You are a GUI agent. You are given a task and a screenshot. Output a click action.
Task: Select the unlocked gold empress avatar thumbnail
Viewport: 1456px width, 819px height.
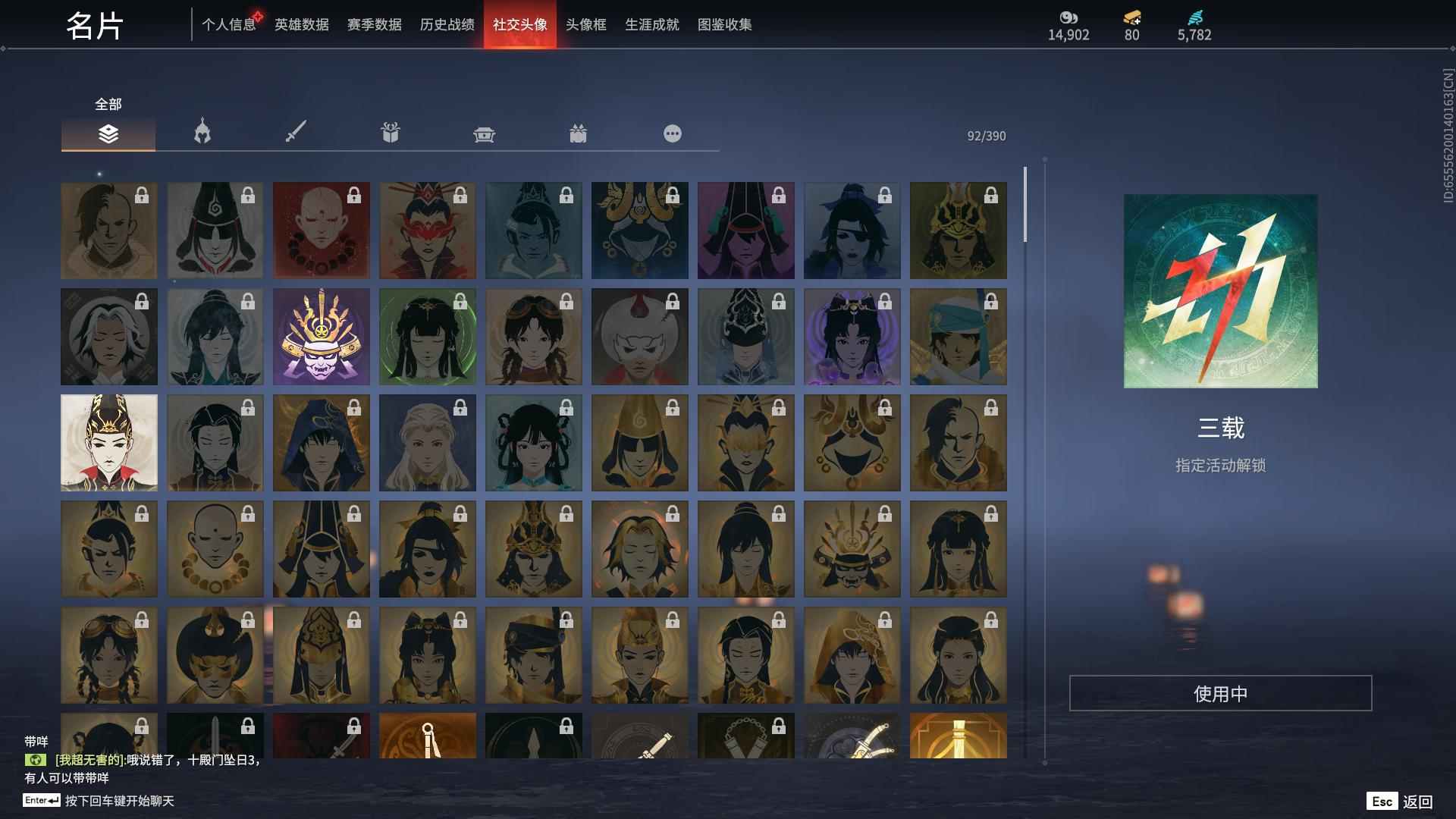pyautogui.click(x=109, y=442)
